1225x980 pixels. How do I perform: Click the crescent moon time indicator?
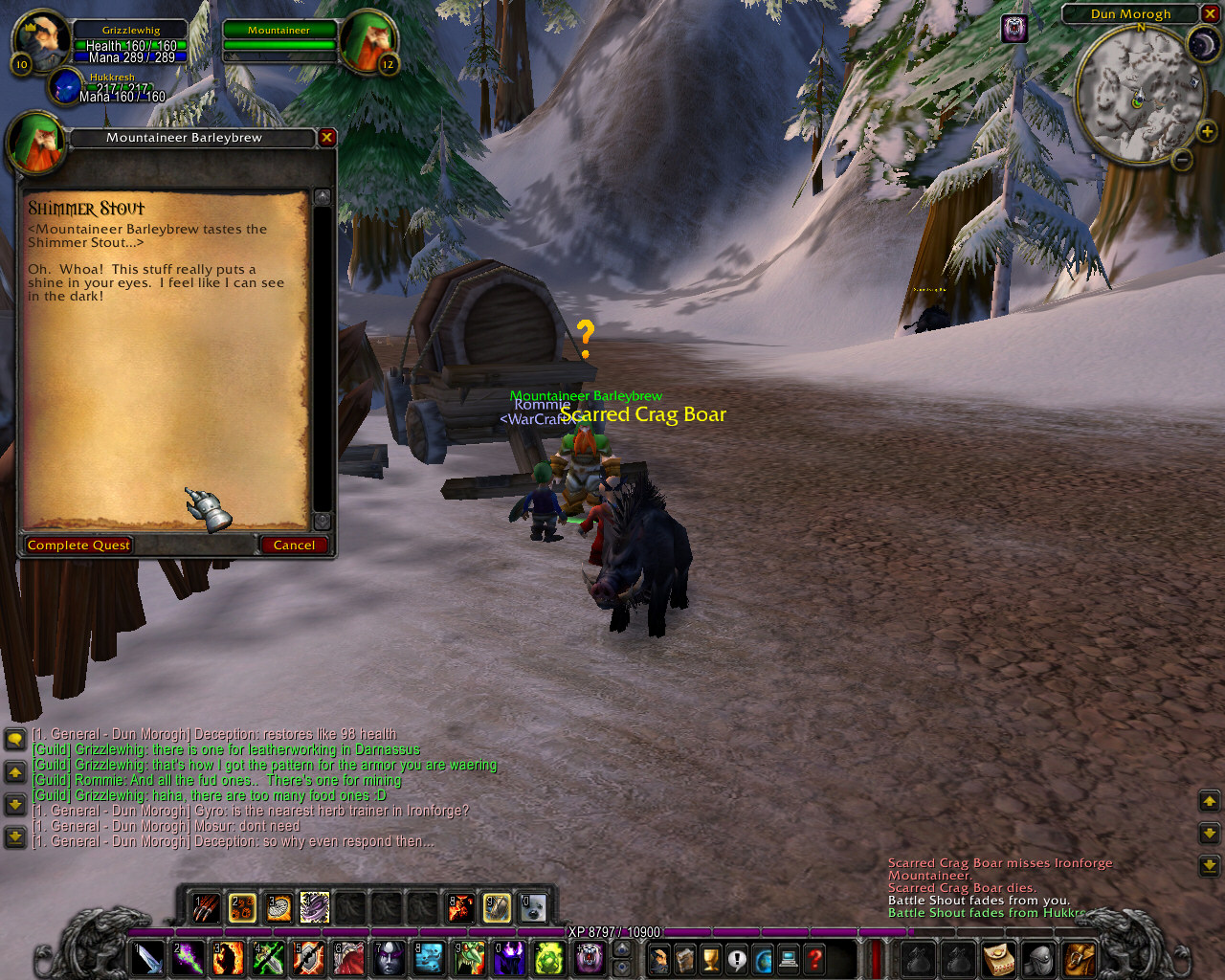click(1202, 45)
